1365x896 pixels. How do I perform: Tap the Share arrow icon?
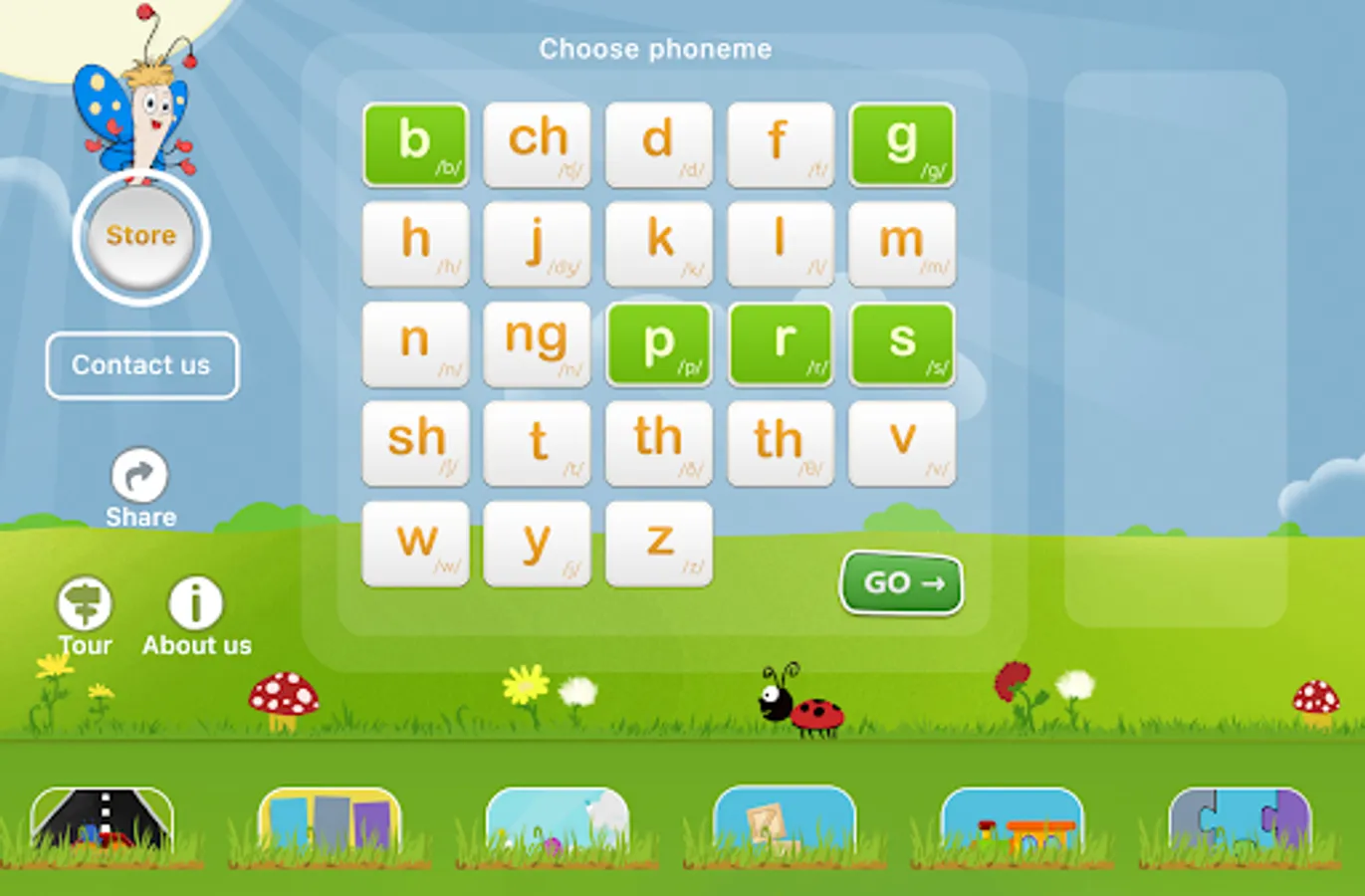(140, 474)
